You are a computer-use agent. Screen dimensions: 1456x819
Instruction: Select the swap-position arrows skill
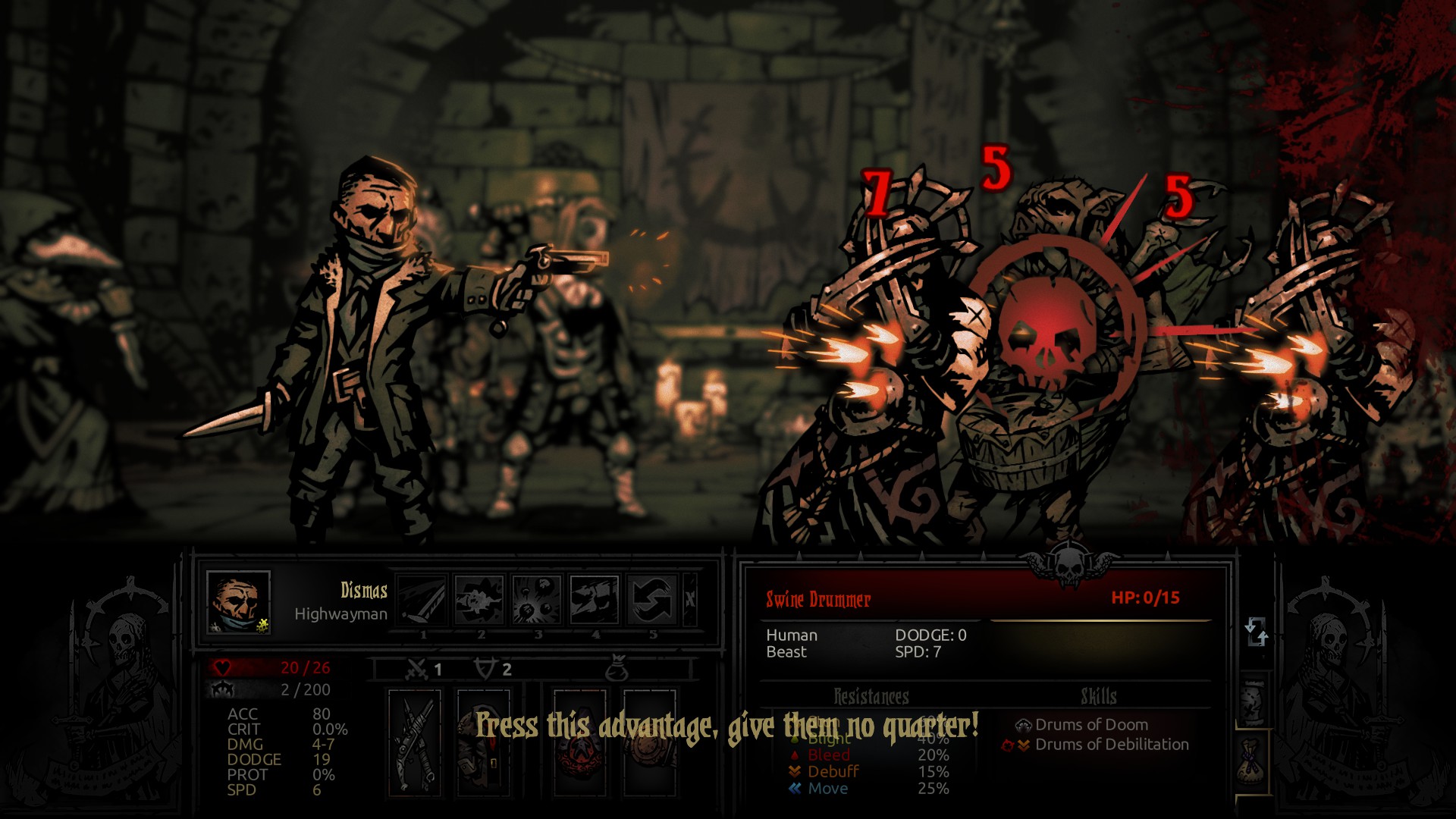coord(652,600)
